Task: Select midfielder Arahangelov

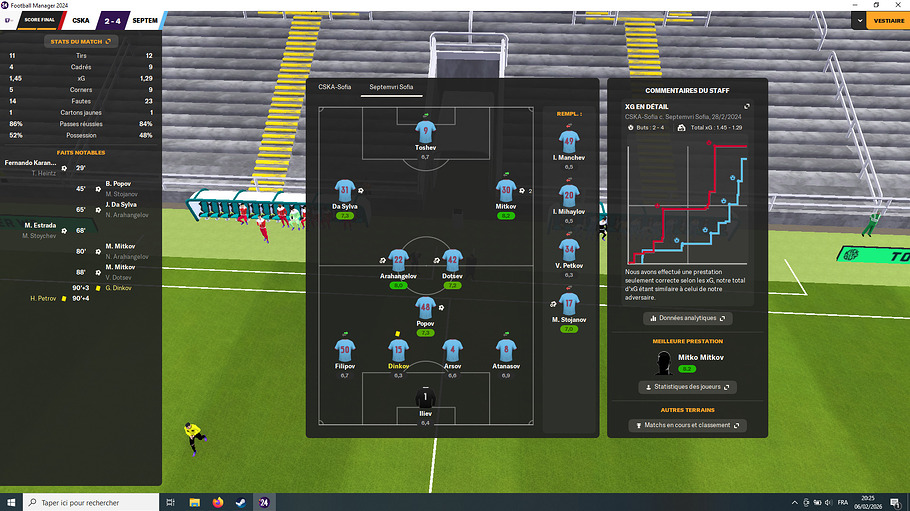Action: (x=398, y=258)
